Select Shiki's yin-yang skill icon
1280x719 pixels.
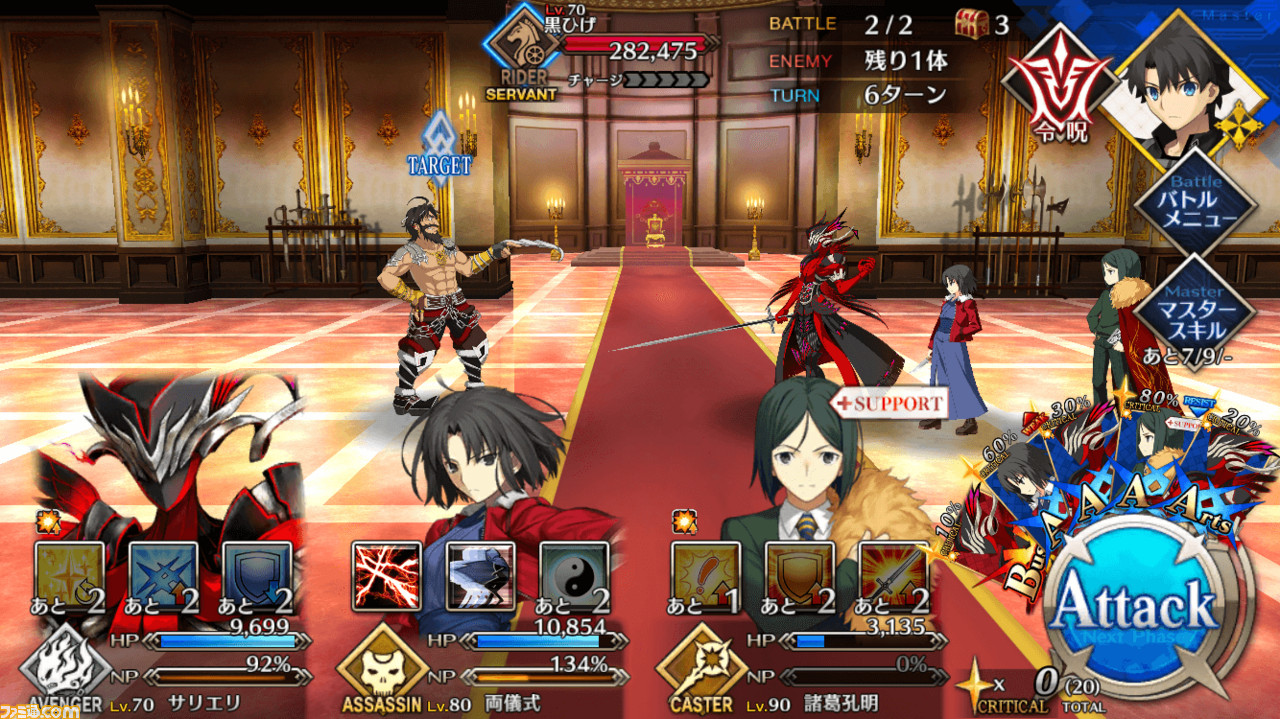[573, 576]
